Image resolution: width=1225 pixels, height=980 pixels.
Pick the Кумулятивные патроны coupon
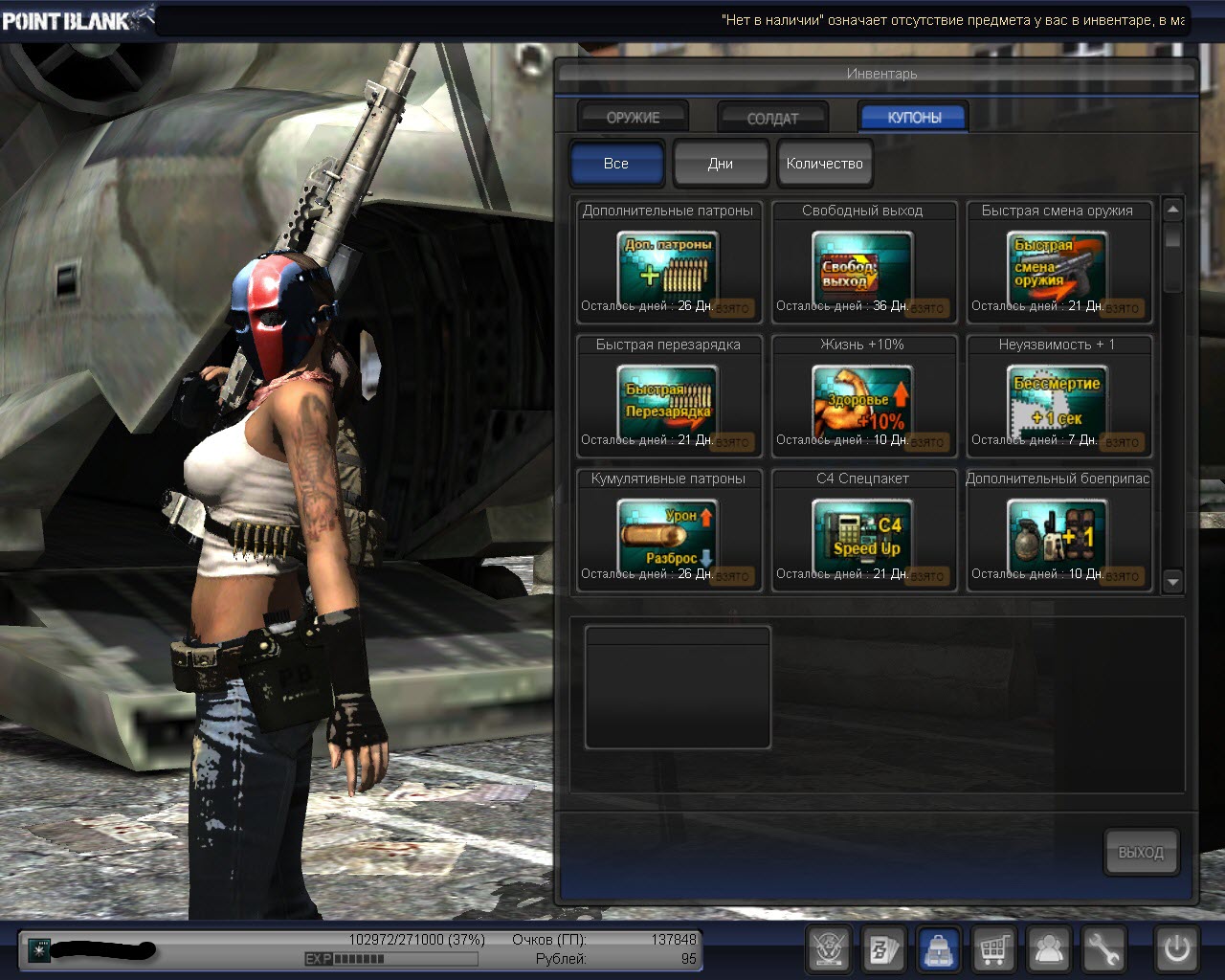tap(668, 536)
